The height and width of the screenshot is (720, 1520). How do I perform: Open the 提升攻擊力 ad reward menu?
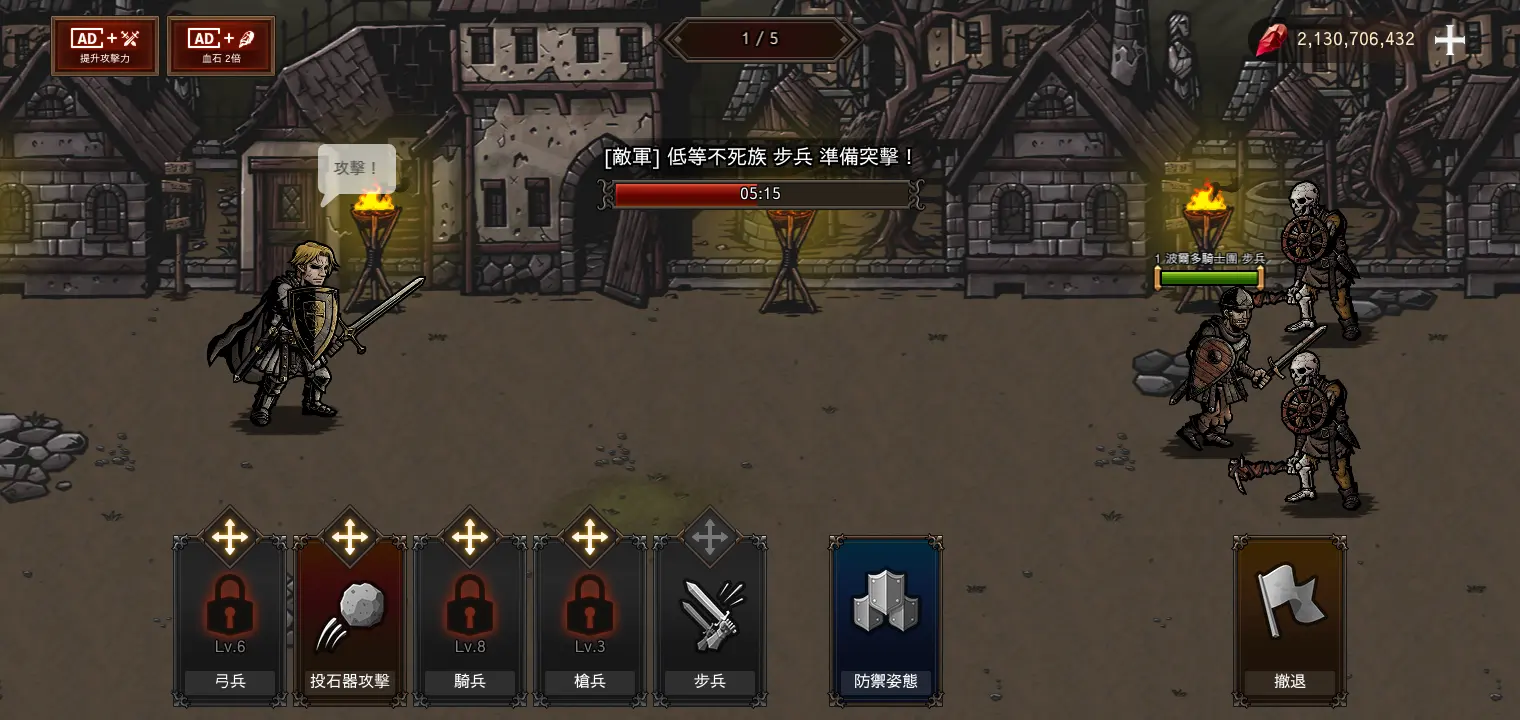coord(104,45)
